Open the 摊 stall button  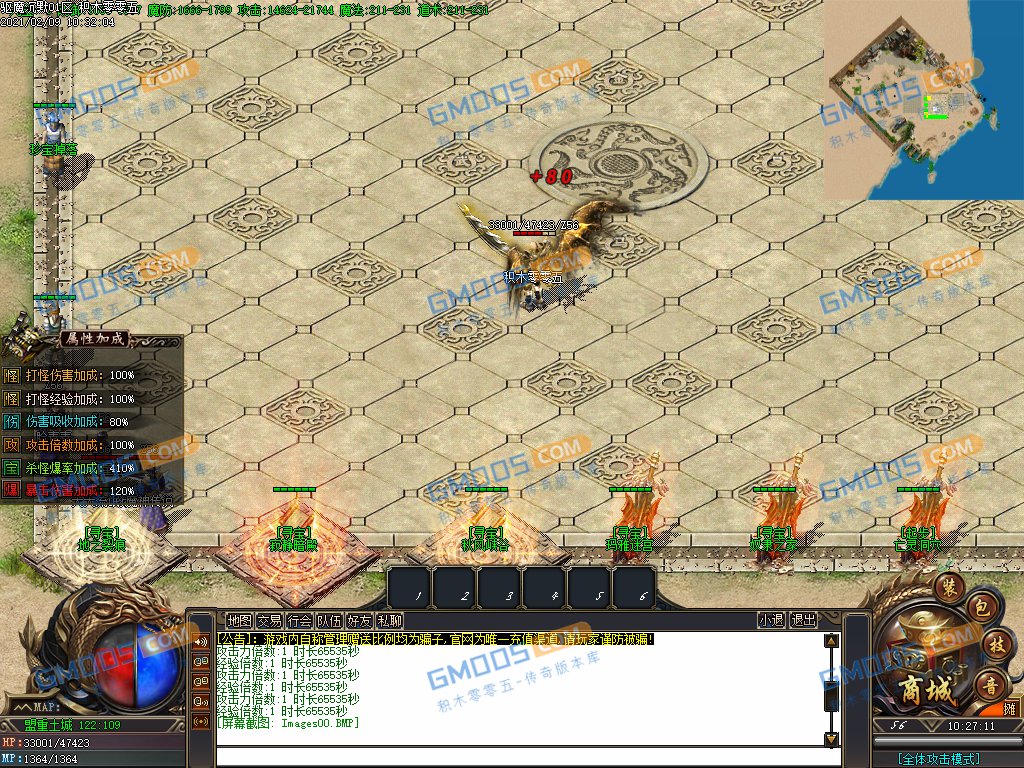[1009, 708]
